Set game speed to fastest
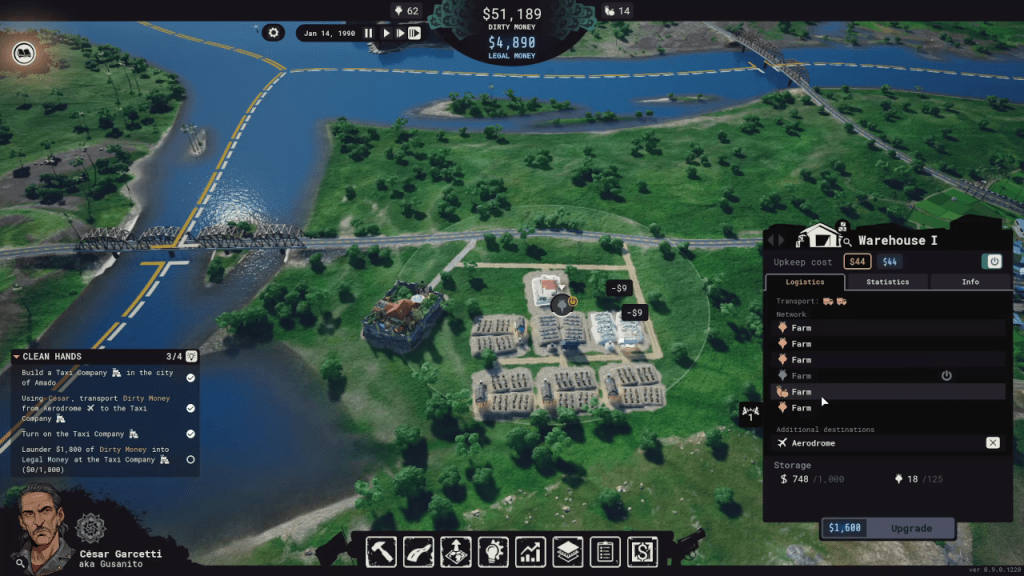Image resolution: width=1024 pixels, height=576 pixels. click(414, 33)
